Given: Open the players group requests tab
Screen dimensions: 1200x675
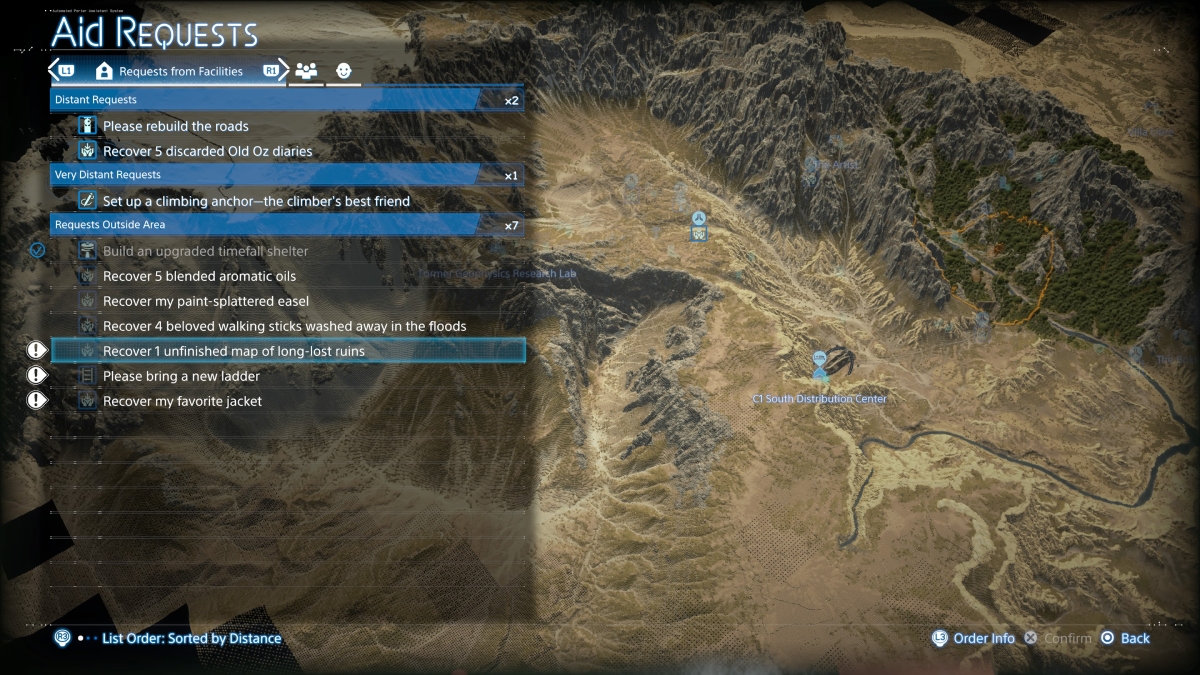Looking at the screenshot, I should (306, 71).
